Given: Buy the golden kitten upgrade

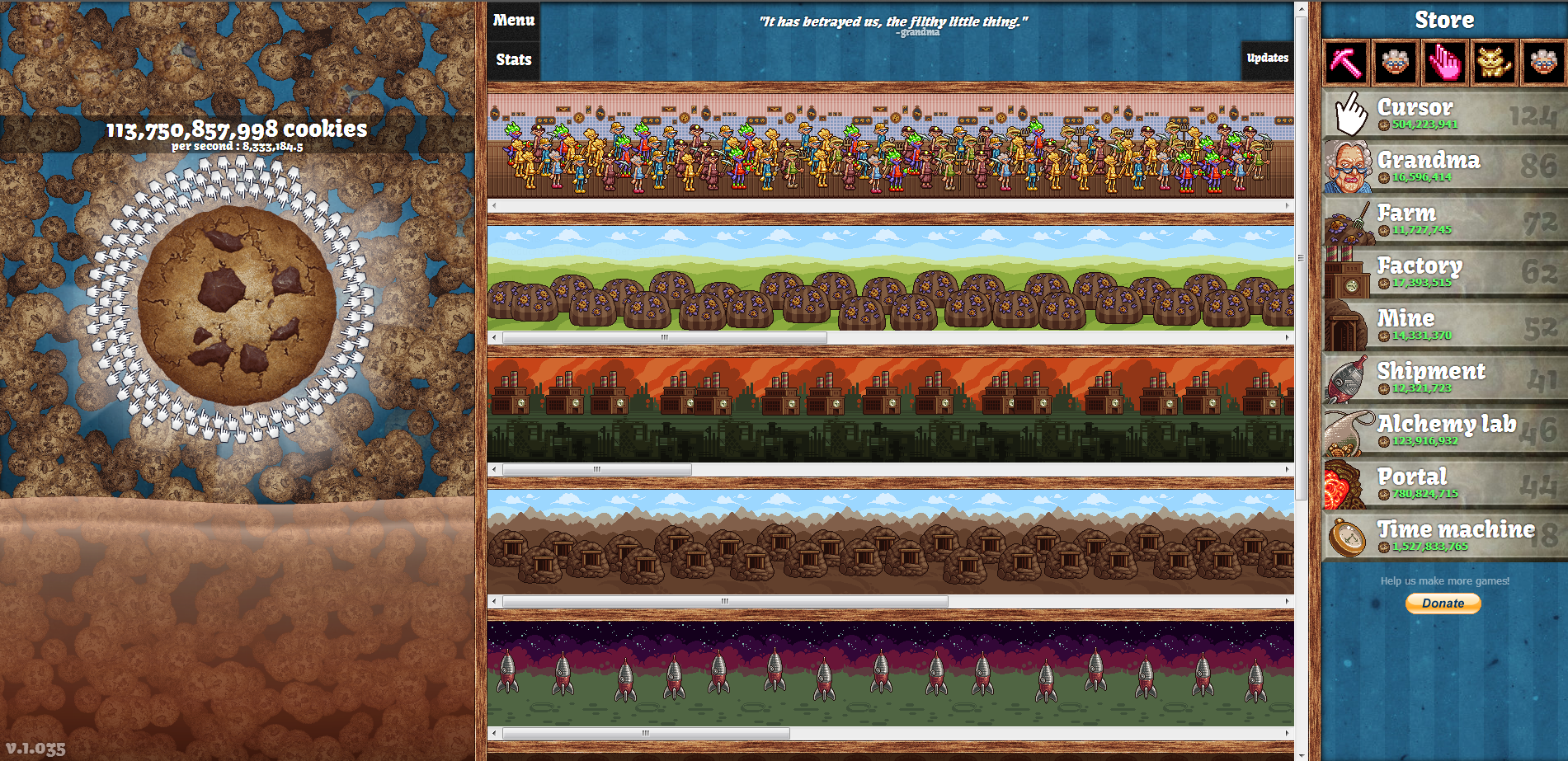Looking at the screenshot, I should (1494, 63).
